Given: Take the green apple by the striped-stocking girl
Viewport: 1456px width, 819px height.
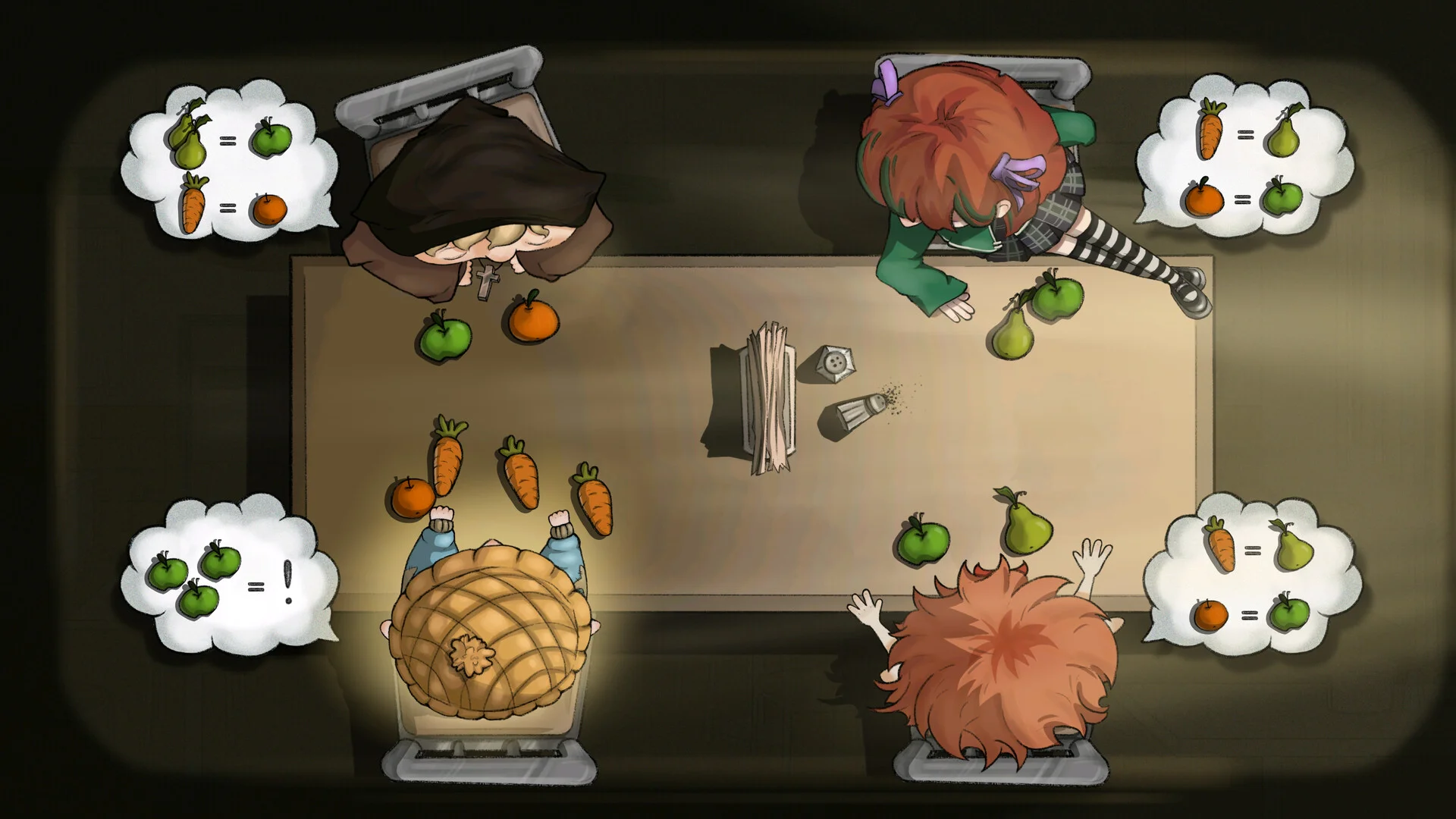Looking at the screenshot, I should click(1058, 297).
